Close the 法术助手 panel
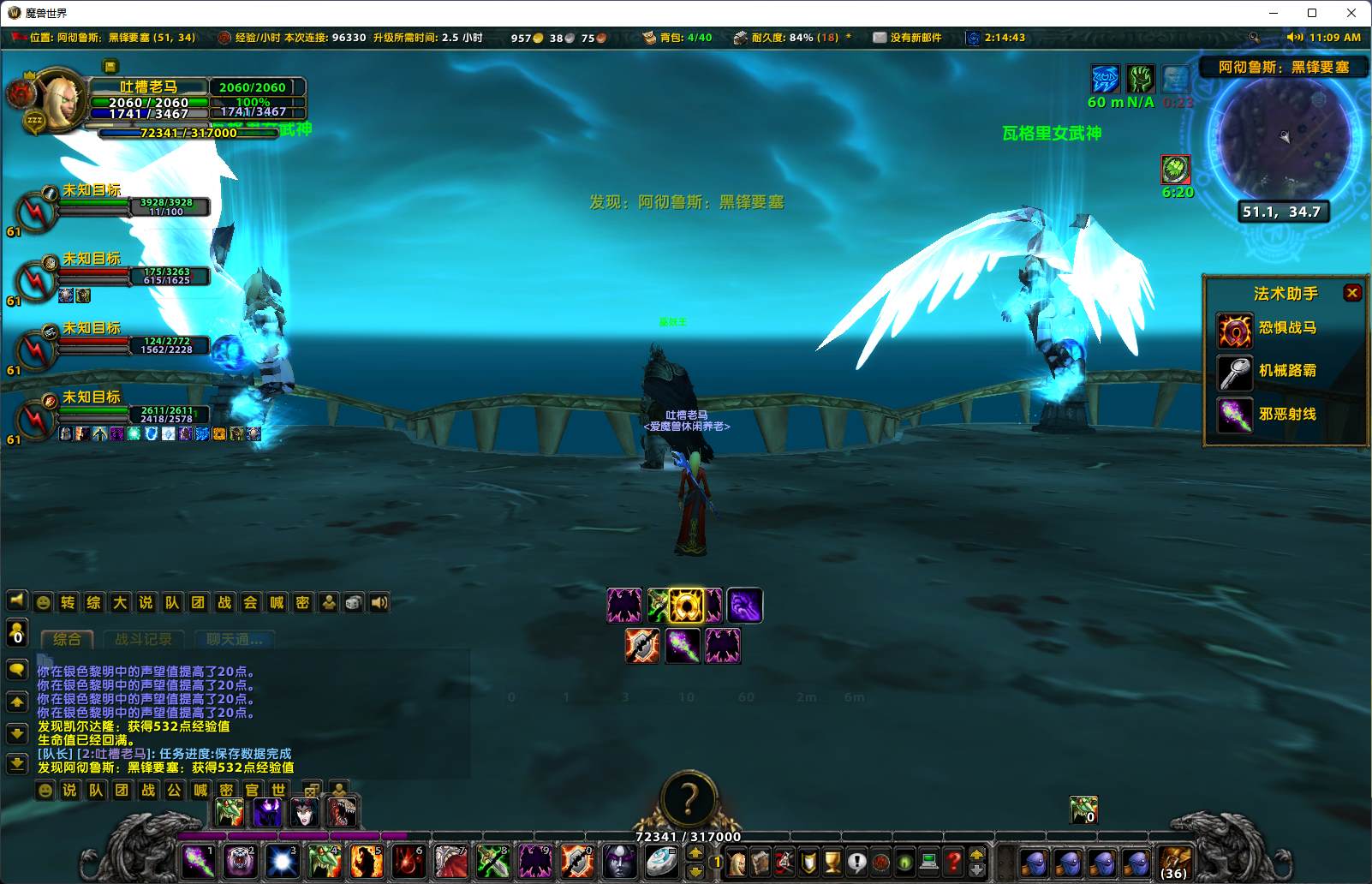The width and height of the screenshot is (1372, 884). pyautogui.click(x=1352, y=293)
